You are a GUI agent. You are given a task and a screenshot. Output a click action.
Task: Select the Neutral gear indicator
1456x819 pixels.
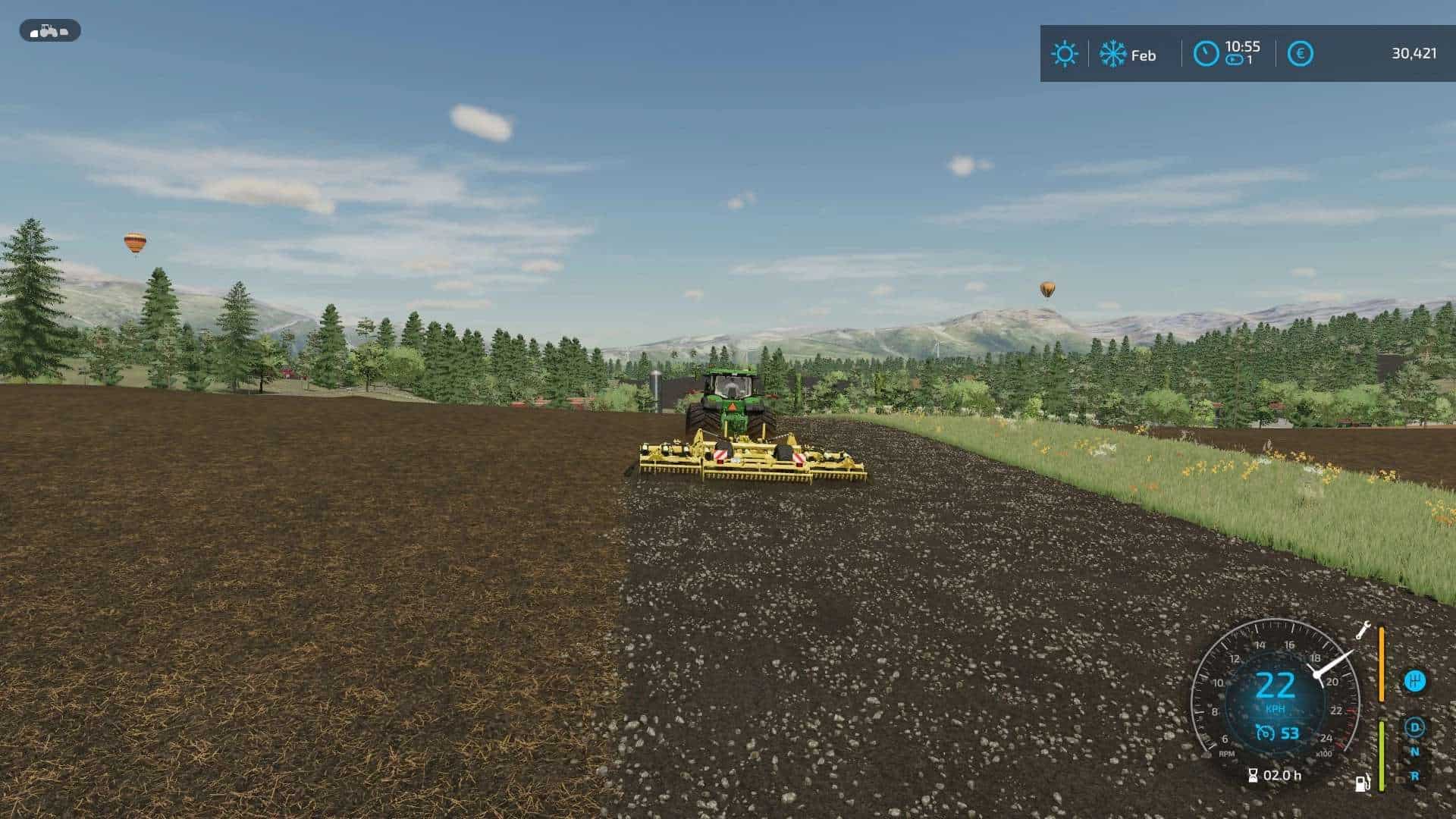pos(1414,752)
